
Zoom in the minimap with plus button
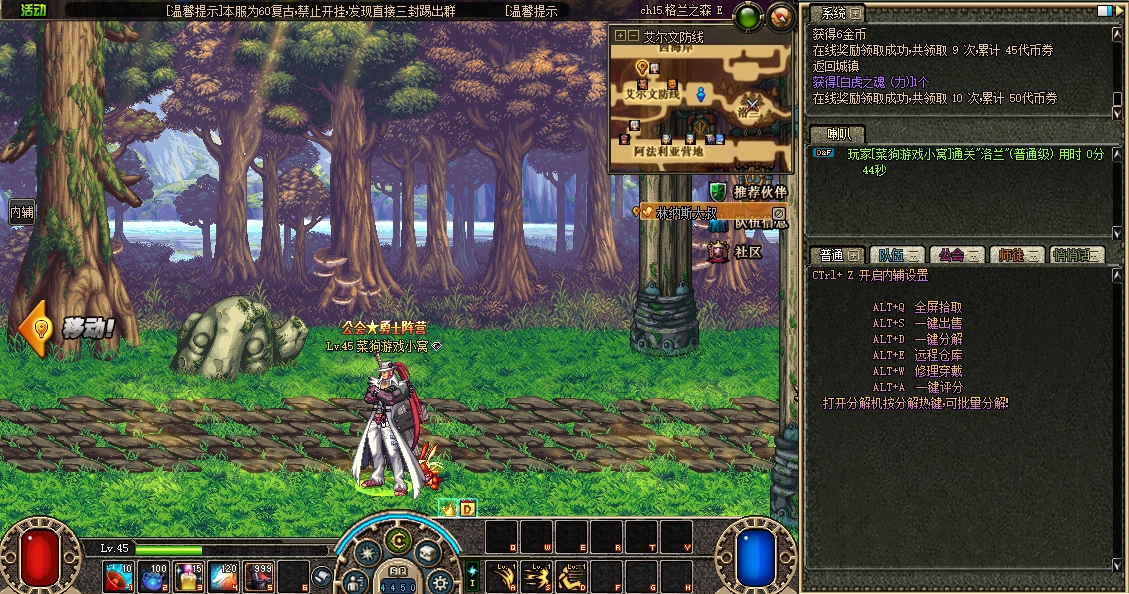[x=620, y=35]
